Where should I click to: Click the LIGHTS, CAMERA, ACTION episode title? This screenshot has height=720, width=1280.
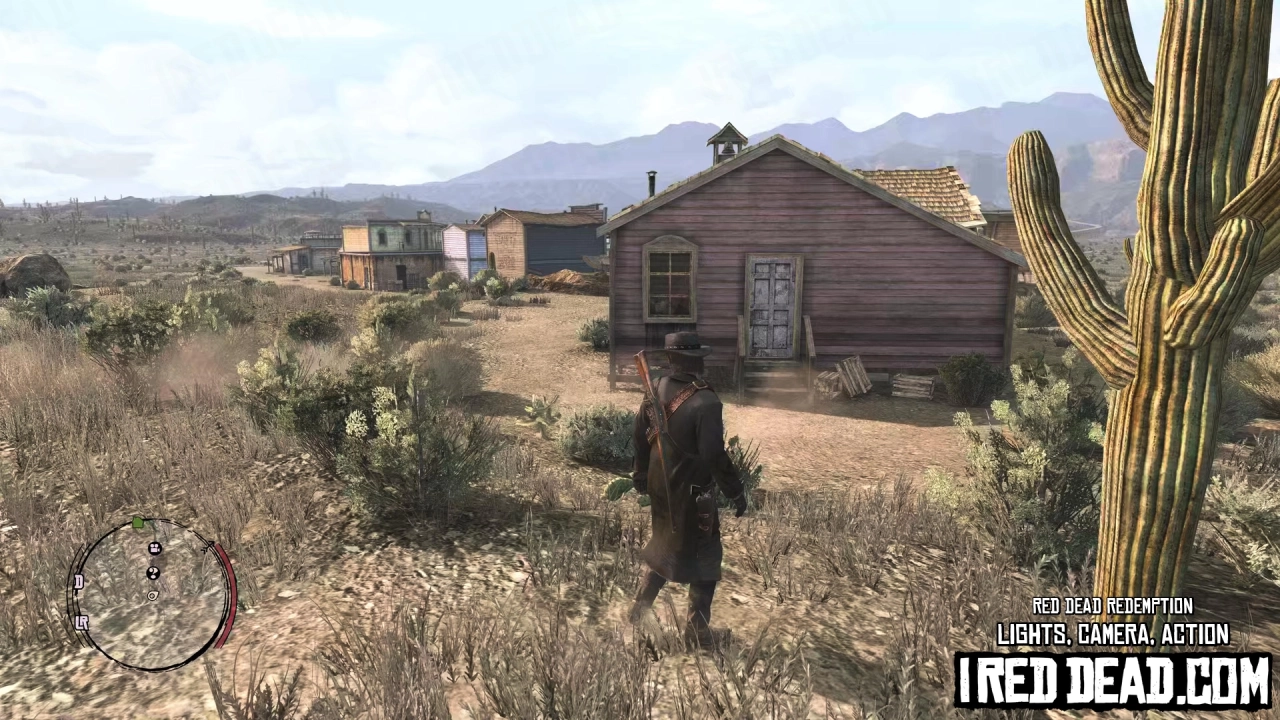click(x=1113, y=634)
